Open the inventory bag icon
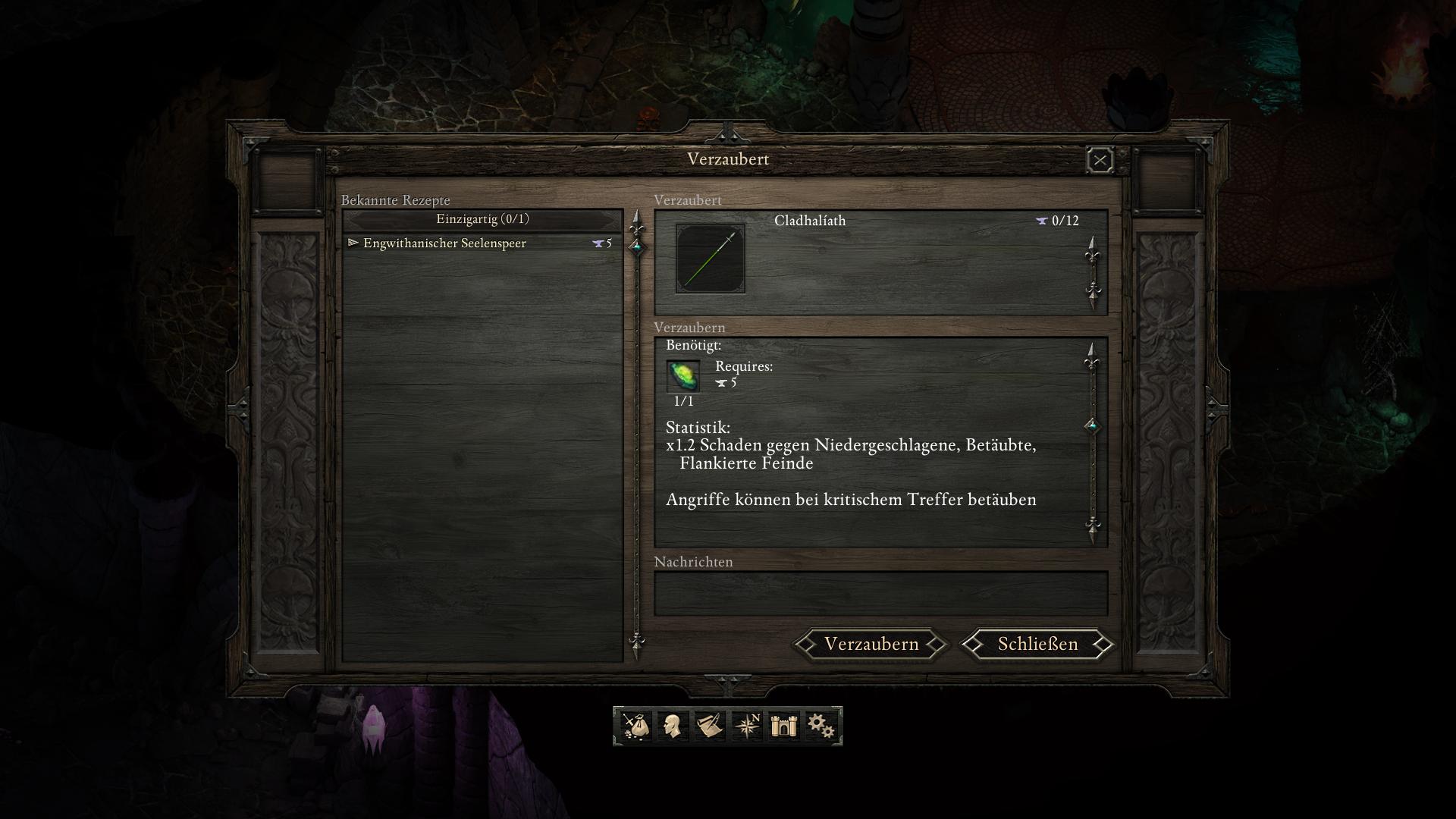The height and width of the screenshot is (819, 1456). pyautogui.click(x=635, y=726)
